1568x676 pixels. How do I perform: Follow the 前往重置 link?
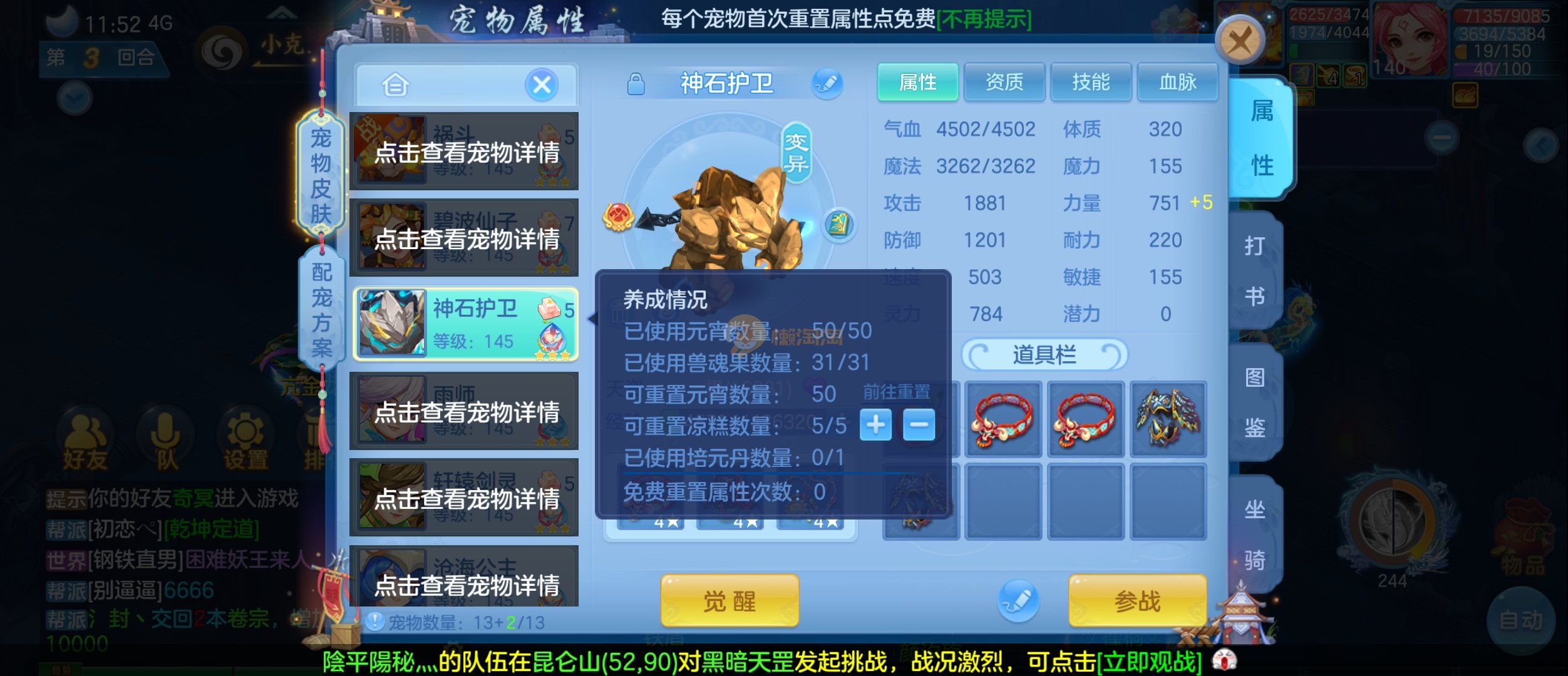[896, 392]
